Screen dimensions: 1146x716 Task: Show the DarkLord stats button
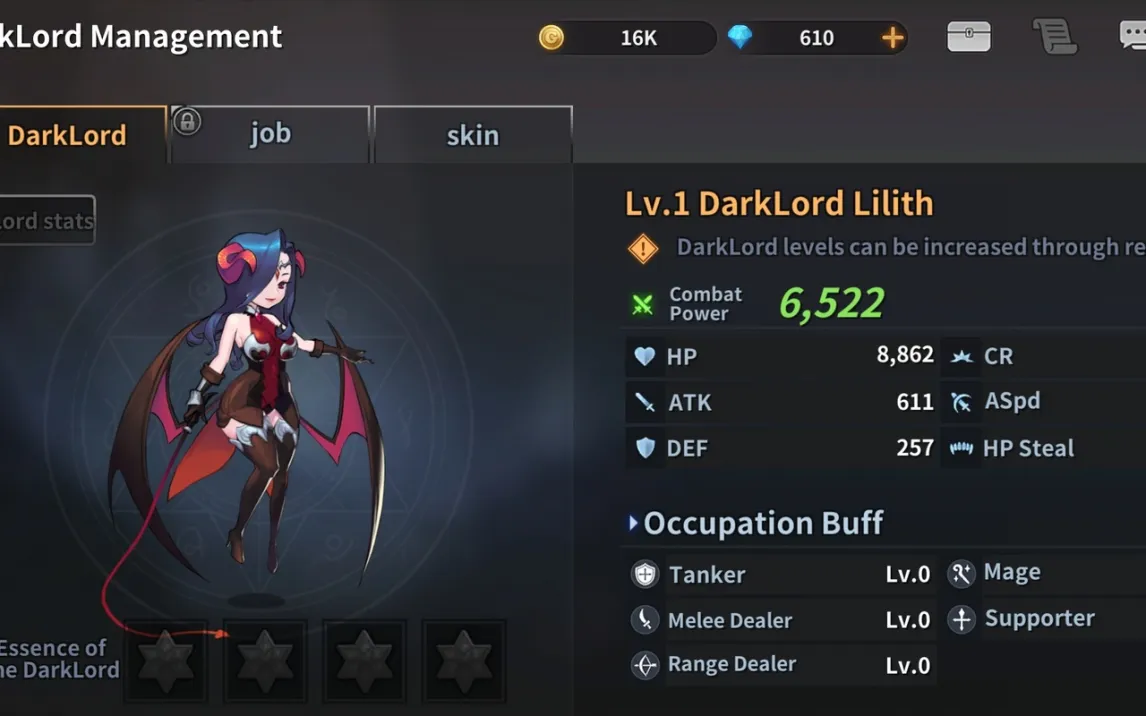pos(46,220)
